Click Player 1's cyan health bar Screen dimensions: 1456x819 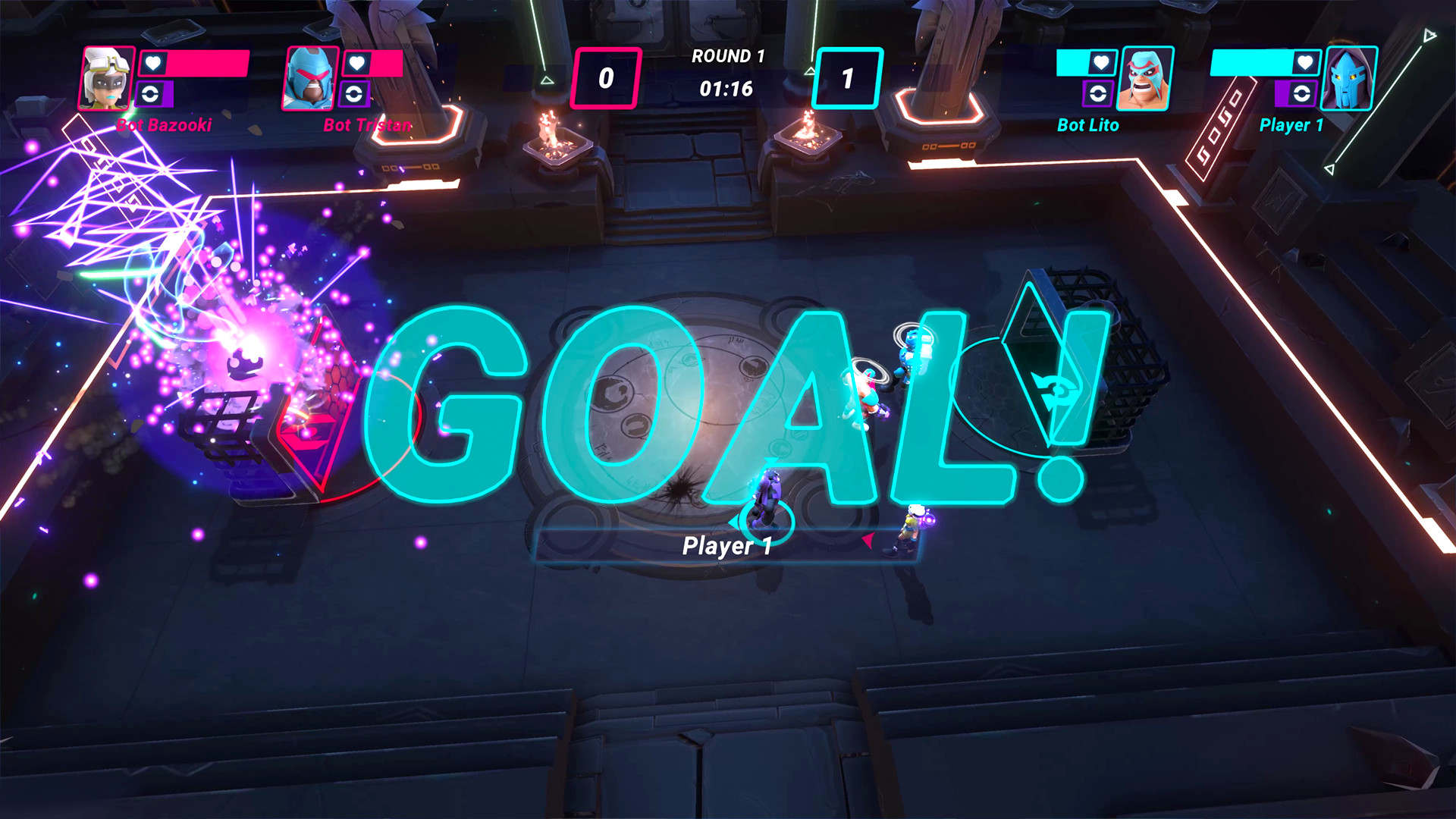(1250, 63)
